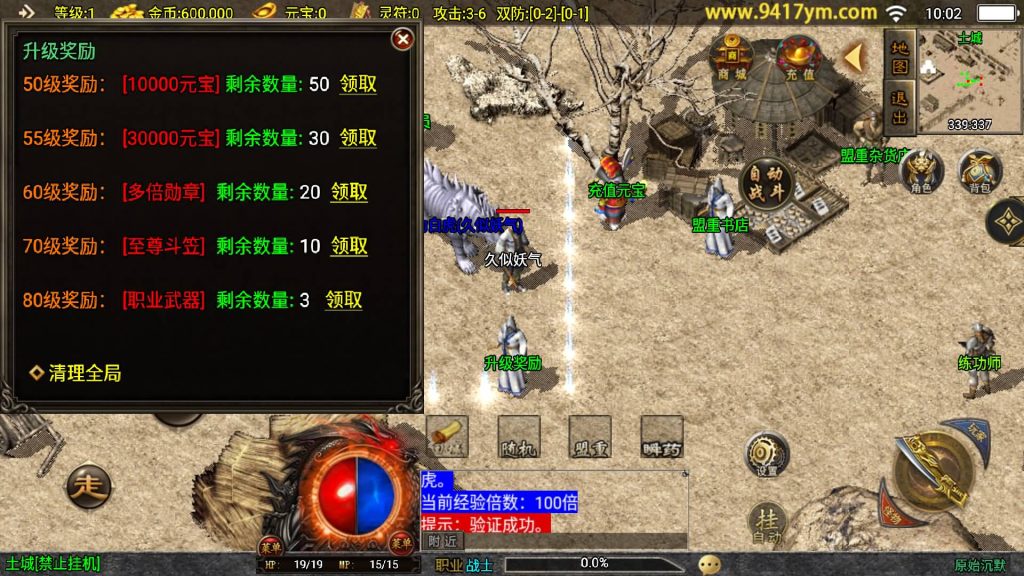
Task: Select the 清理全局 option
Action: coord(77,373)
